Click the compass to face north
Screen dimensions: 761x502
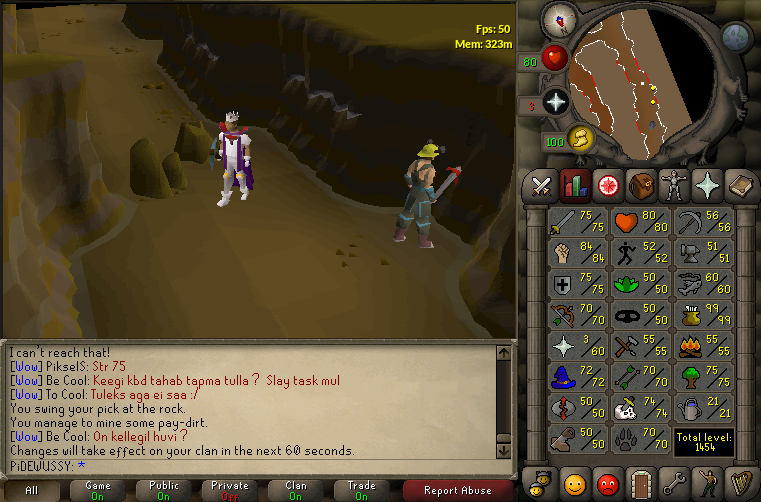[556, 19]
